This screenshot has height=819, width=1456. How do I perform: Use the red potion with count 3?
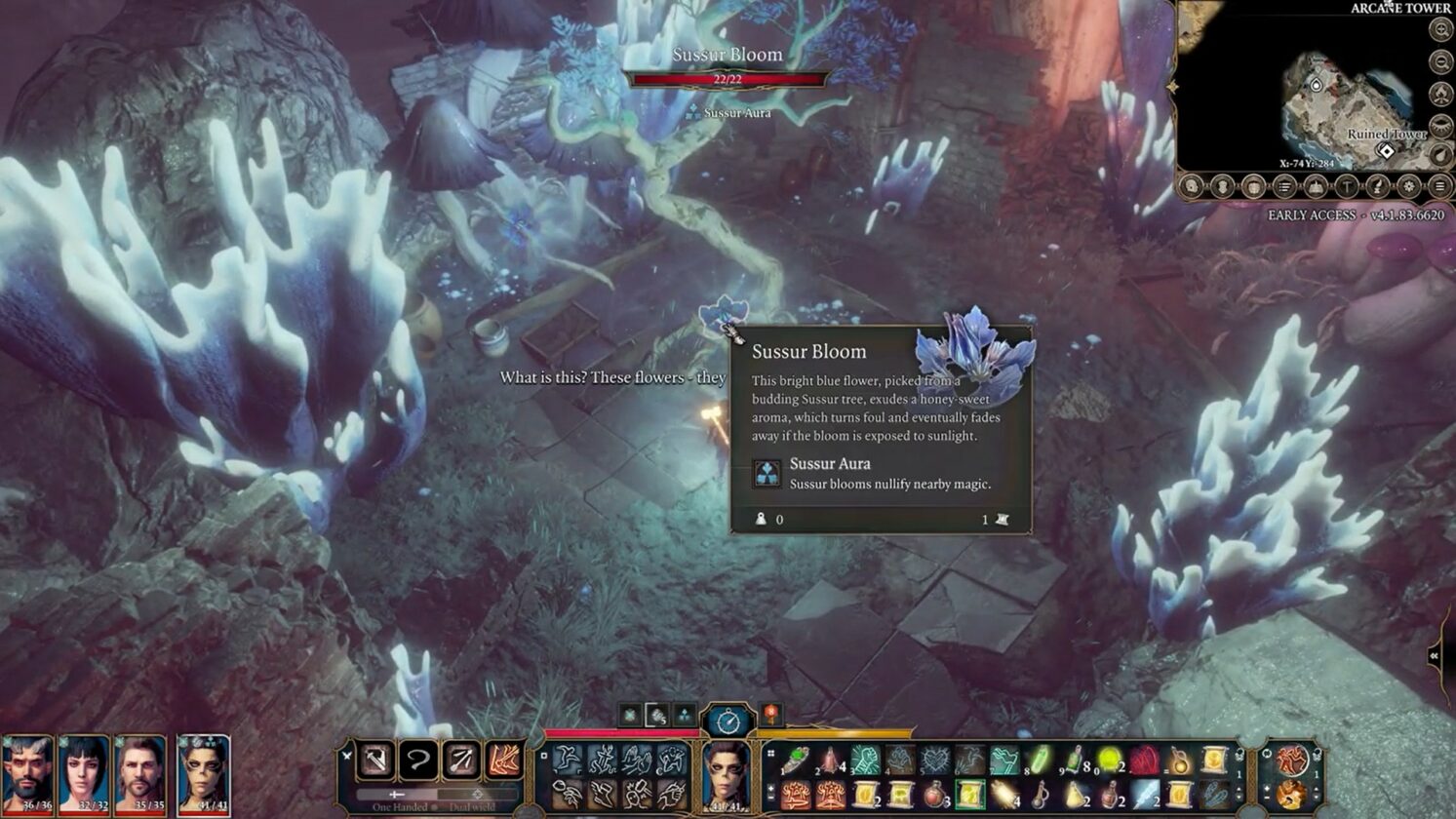click(x=934, y=795)
